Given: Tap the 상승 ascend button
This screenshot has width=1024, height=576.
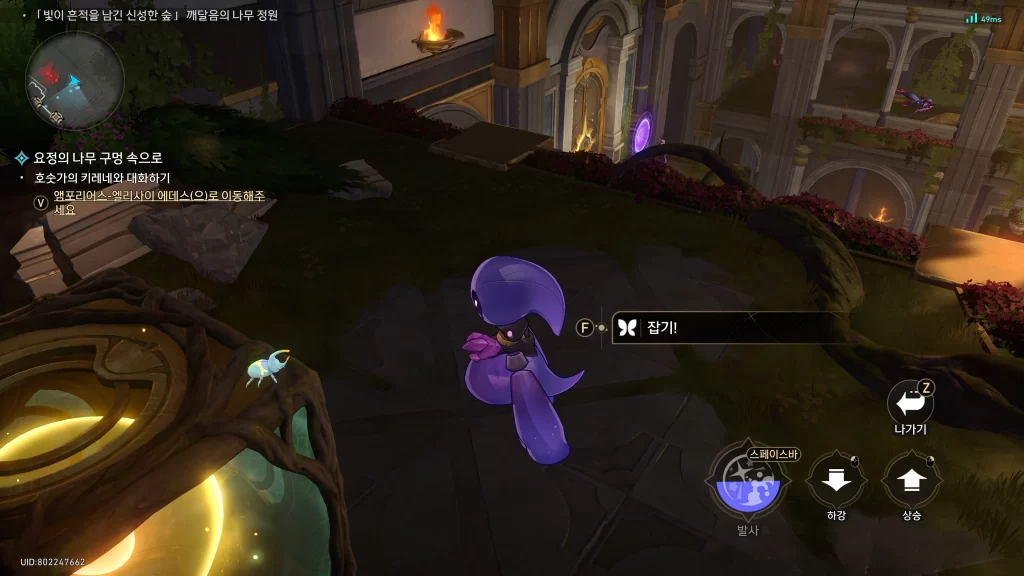Looking at the screenshot, I should pos(910,481).
